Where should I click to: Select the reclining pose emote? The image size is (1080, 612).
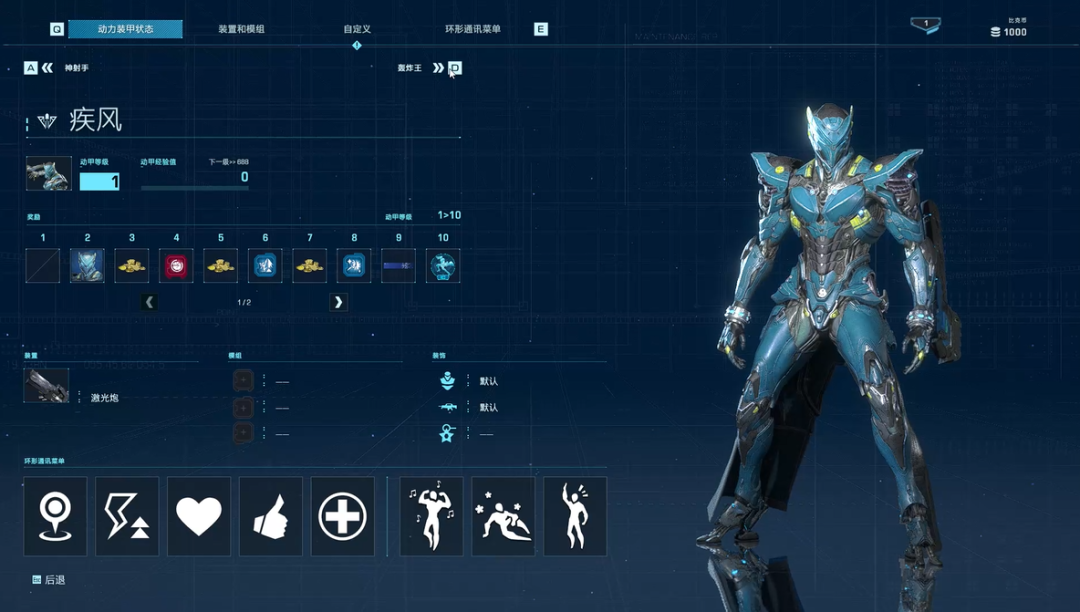click(503, 516)
